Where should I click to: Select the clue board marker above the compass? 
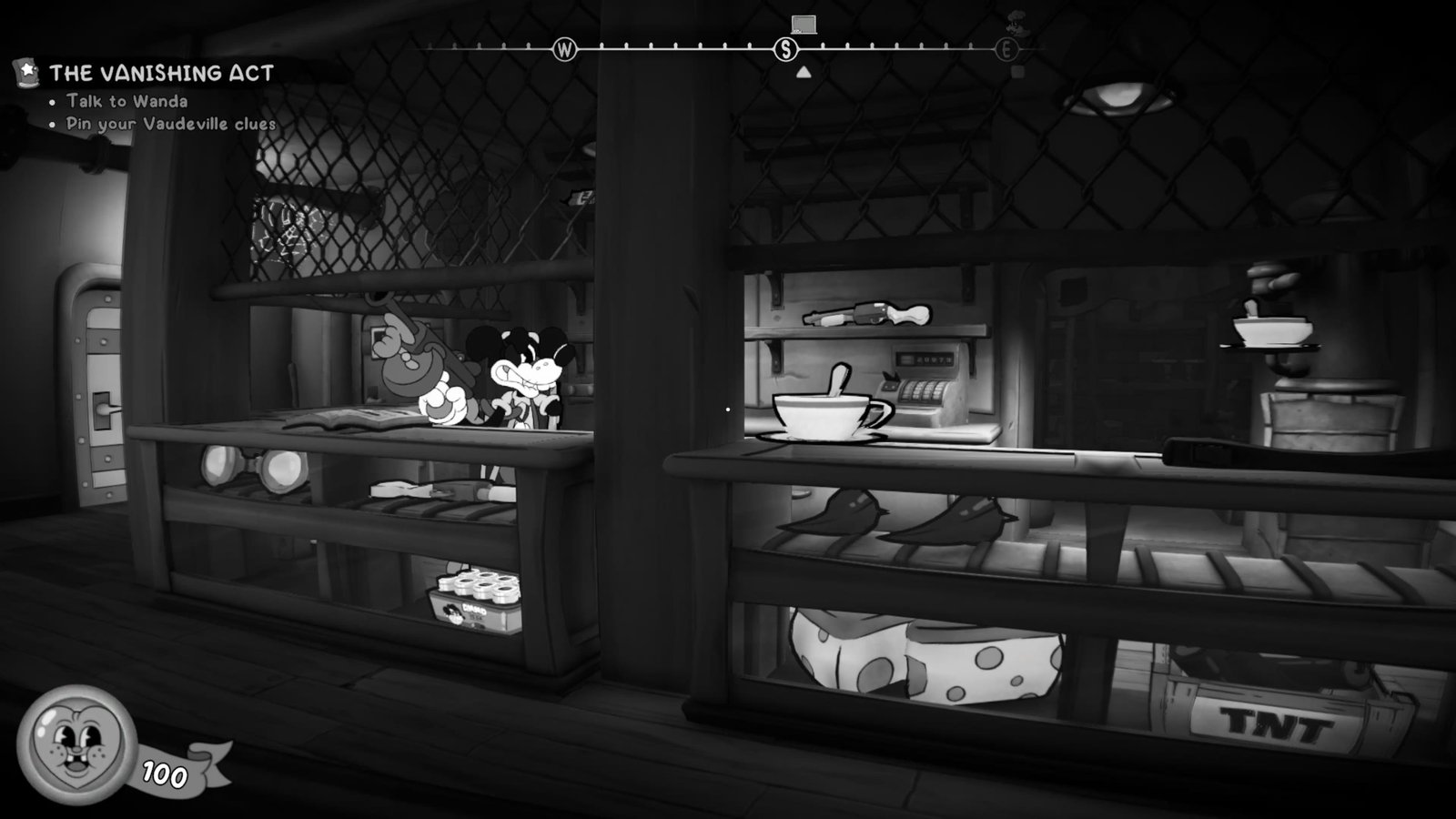click(x=804, y=24)
